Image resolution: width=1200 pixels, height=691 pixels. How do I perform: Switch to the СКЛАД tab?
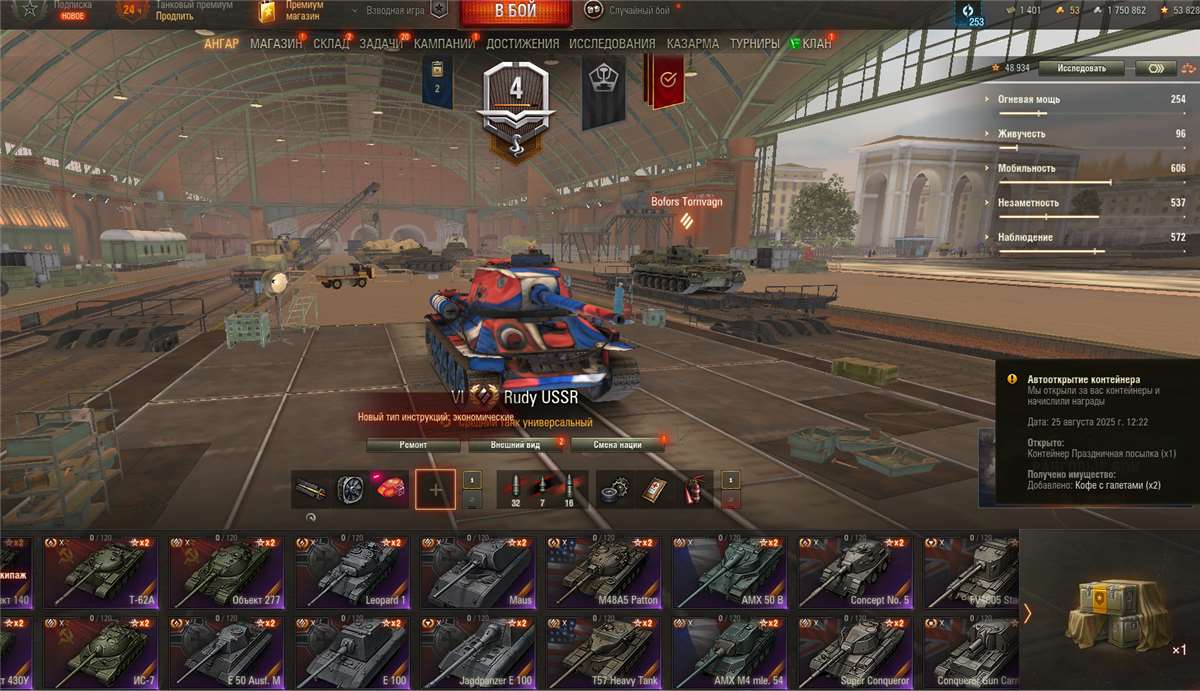click(x=331, y=44)
